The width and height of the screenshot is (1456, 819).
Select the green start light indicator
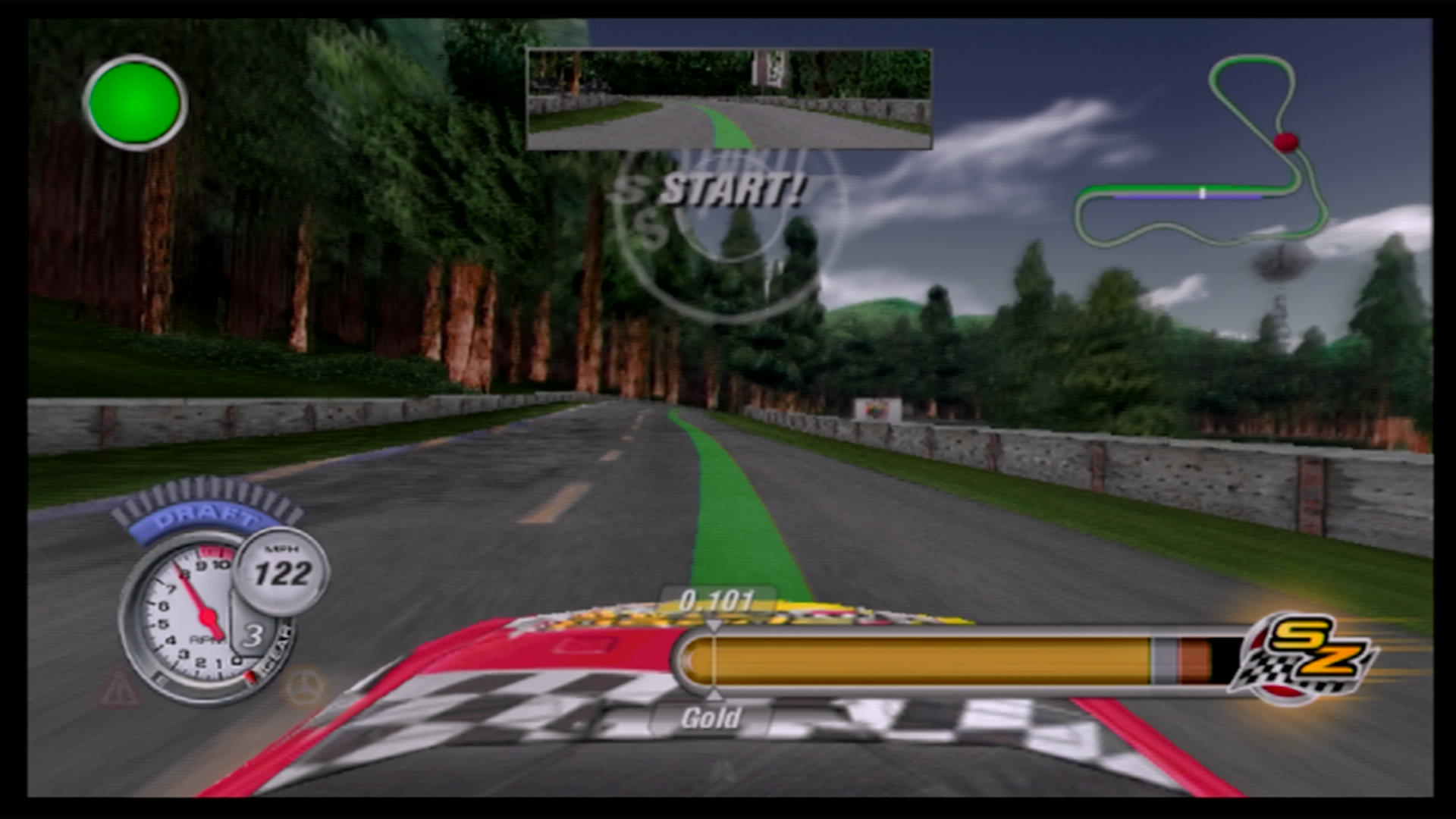point(133,101)
